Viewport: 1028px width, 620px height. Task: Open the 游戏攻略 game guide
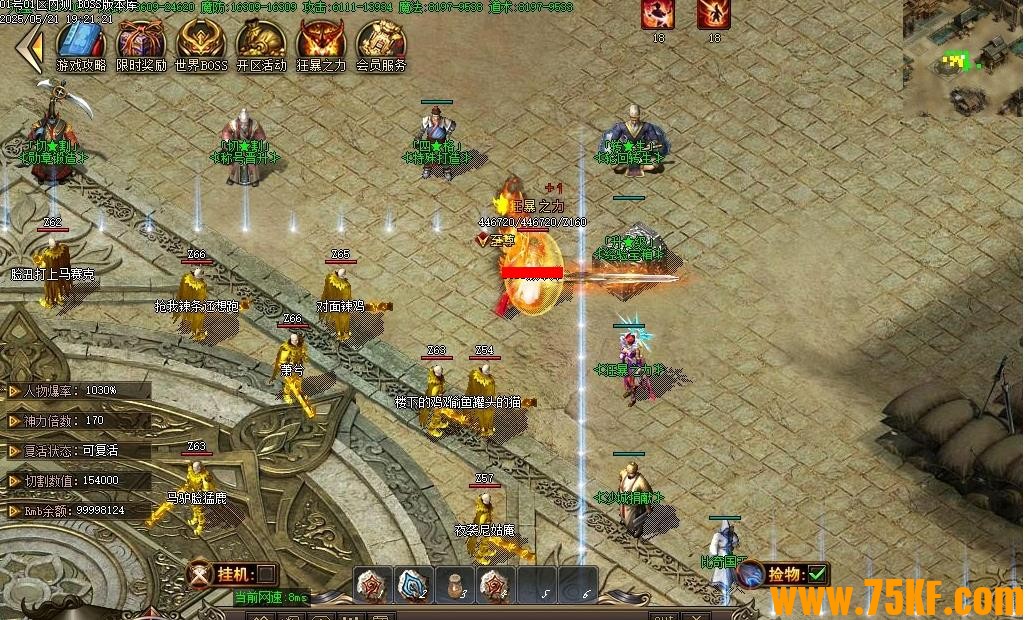pyautogui.click(x=81, y=45)
